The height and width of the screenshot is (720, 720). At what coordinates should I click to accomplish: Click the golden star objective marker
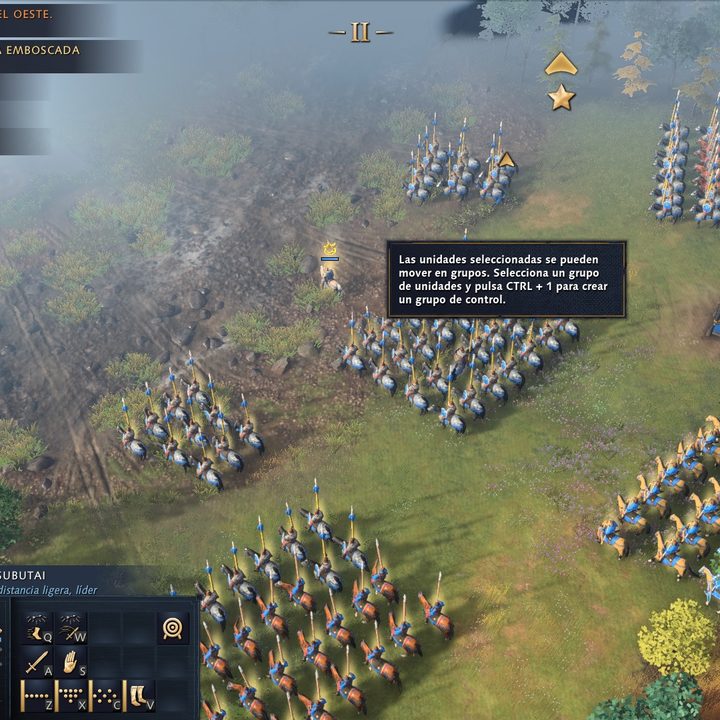pyautogui.click(x=562, y=97)
